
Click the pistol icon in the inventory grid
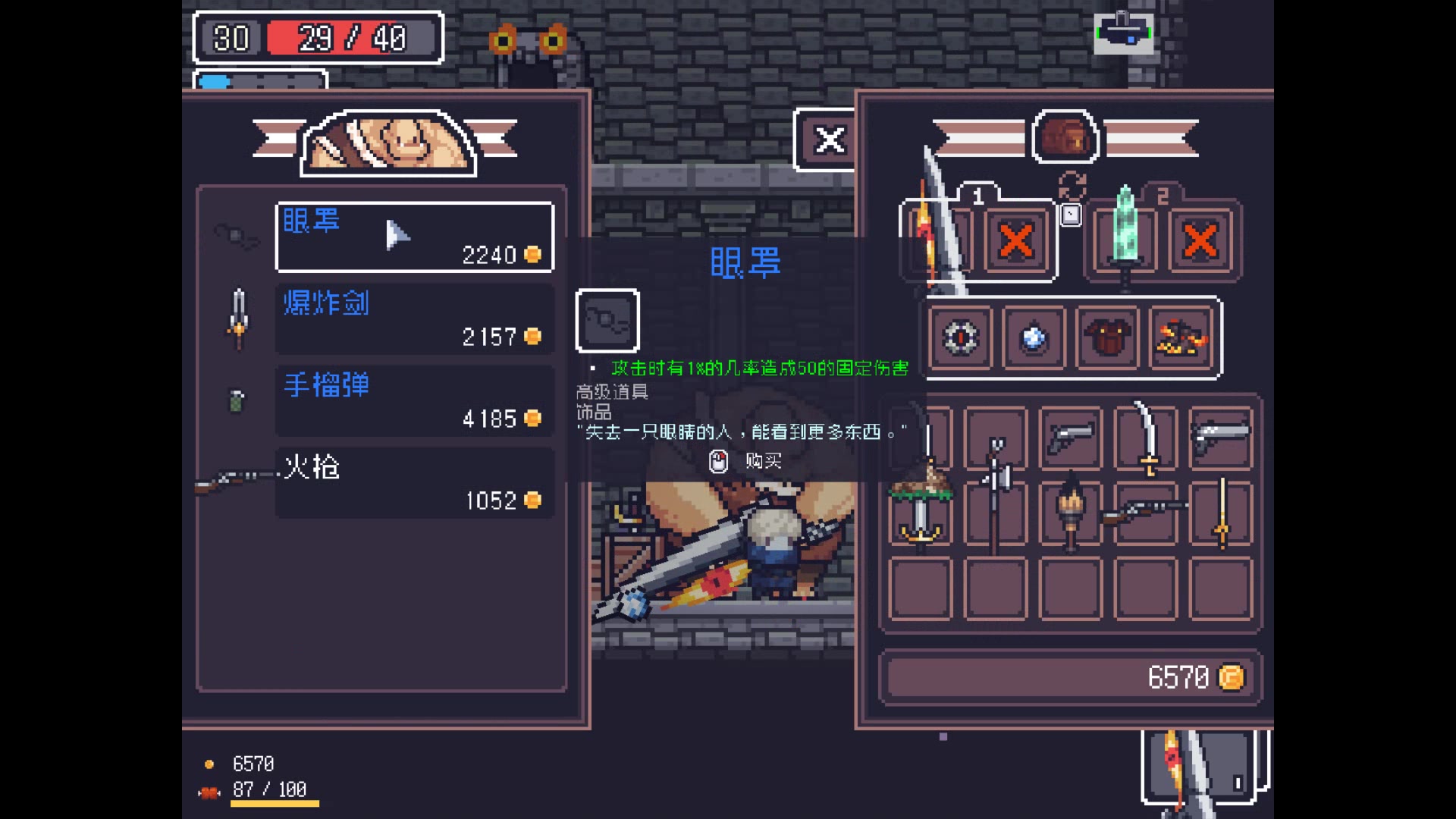click(x=1070, y=438)
